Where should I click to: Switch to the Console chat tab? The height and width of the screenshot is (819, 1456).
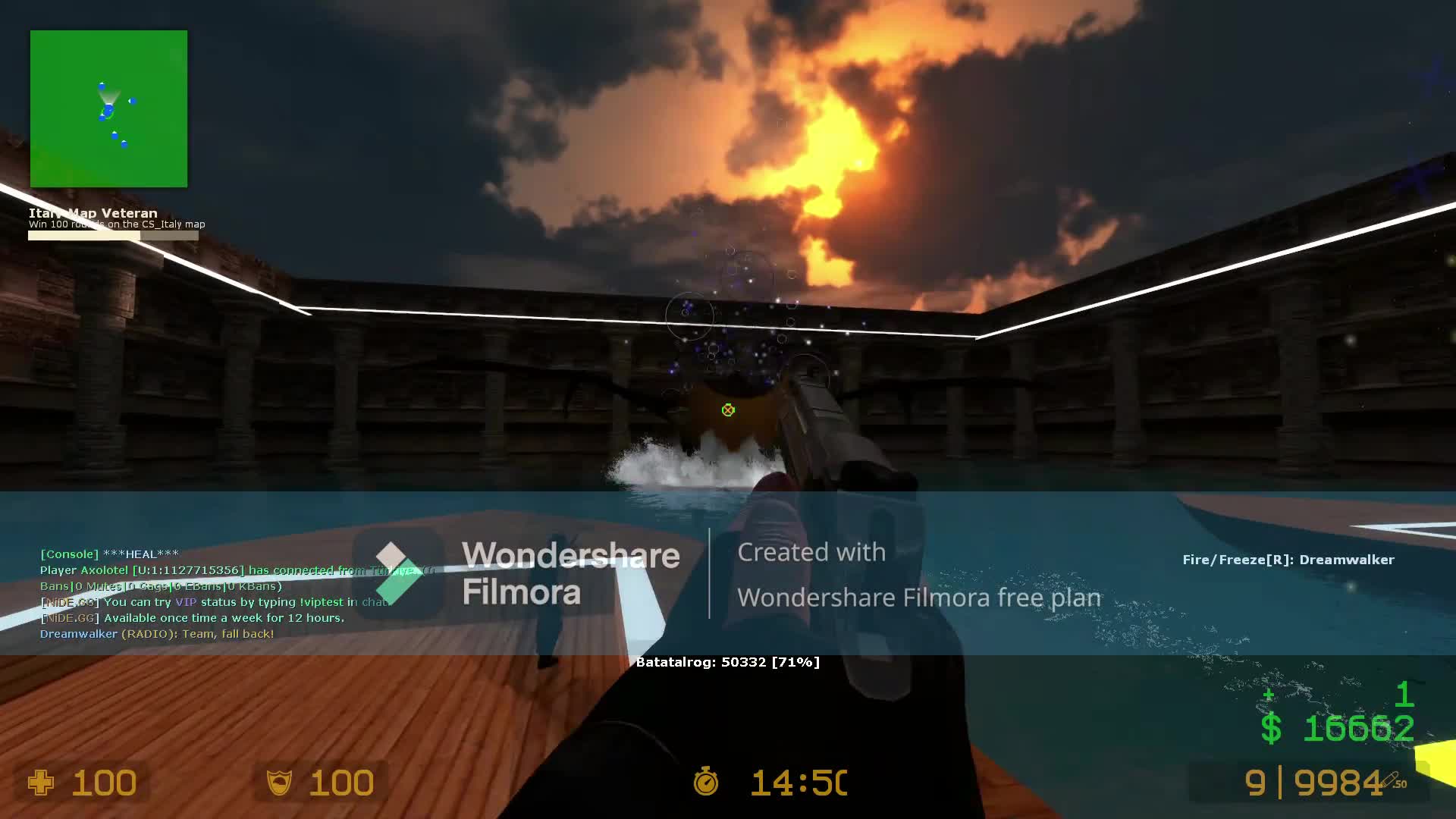[x=70, y=554]
